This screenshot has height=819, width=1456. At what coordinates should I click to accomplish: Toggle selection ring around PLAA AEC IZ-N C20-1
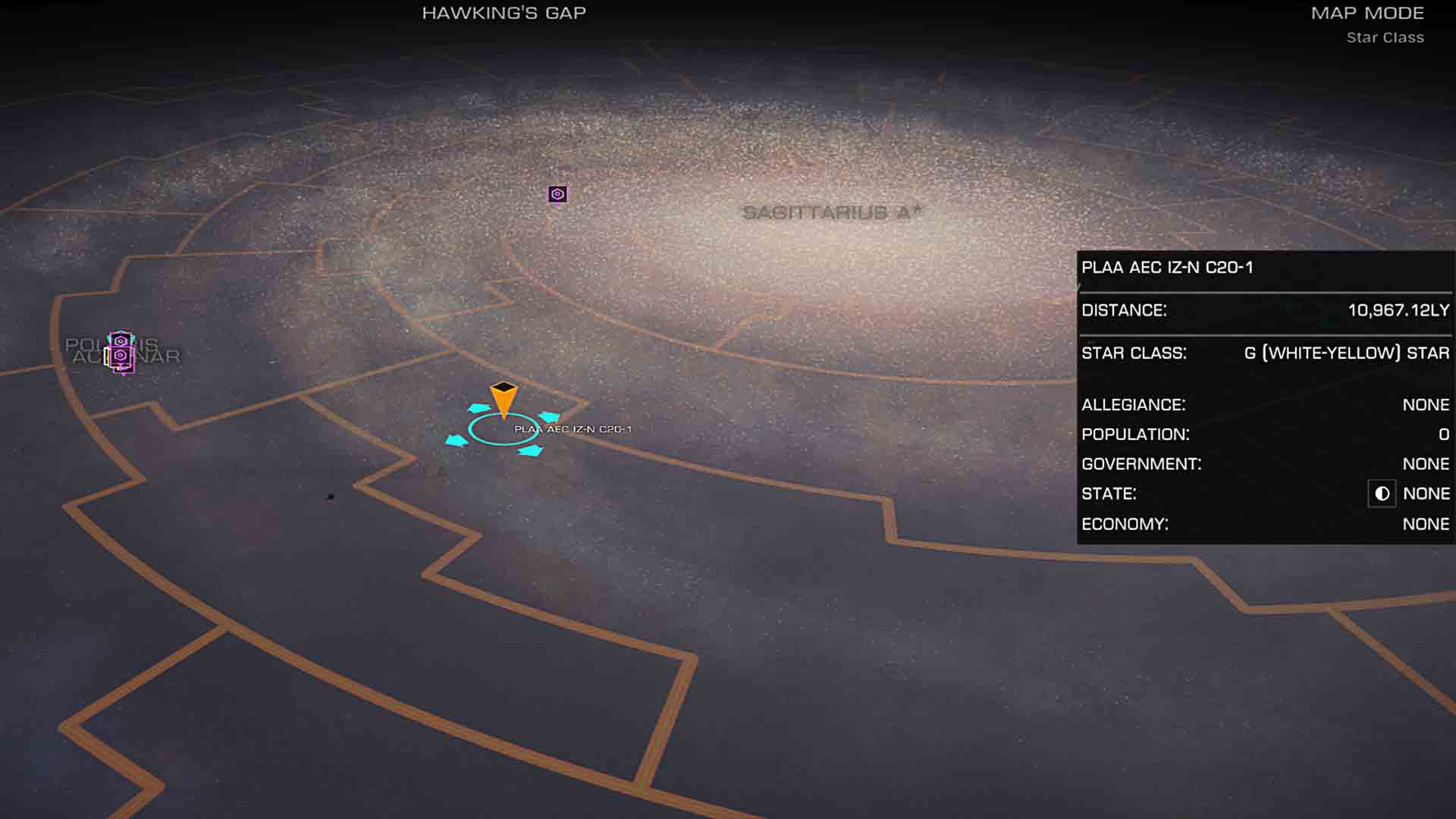(500, 429)
